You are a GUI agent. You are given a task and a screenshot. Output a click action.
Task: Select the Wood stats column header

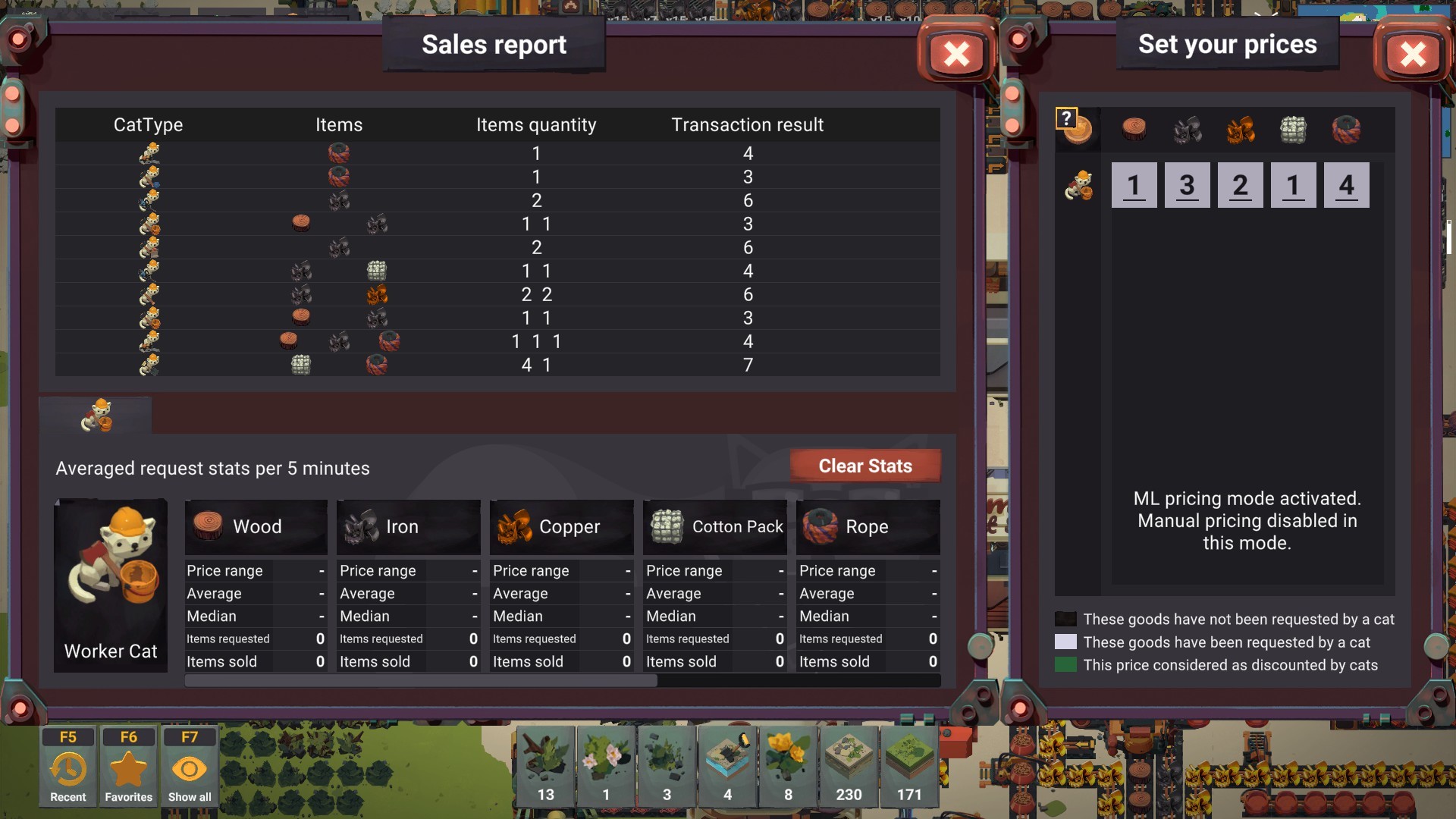pos(256,526)
